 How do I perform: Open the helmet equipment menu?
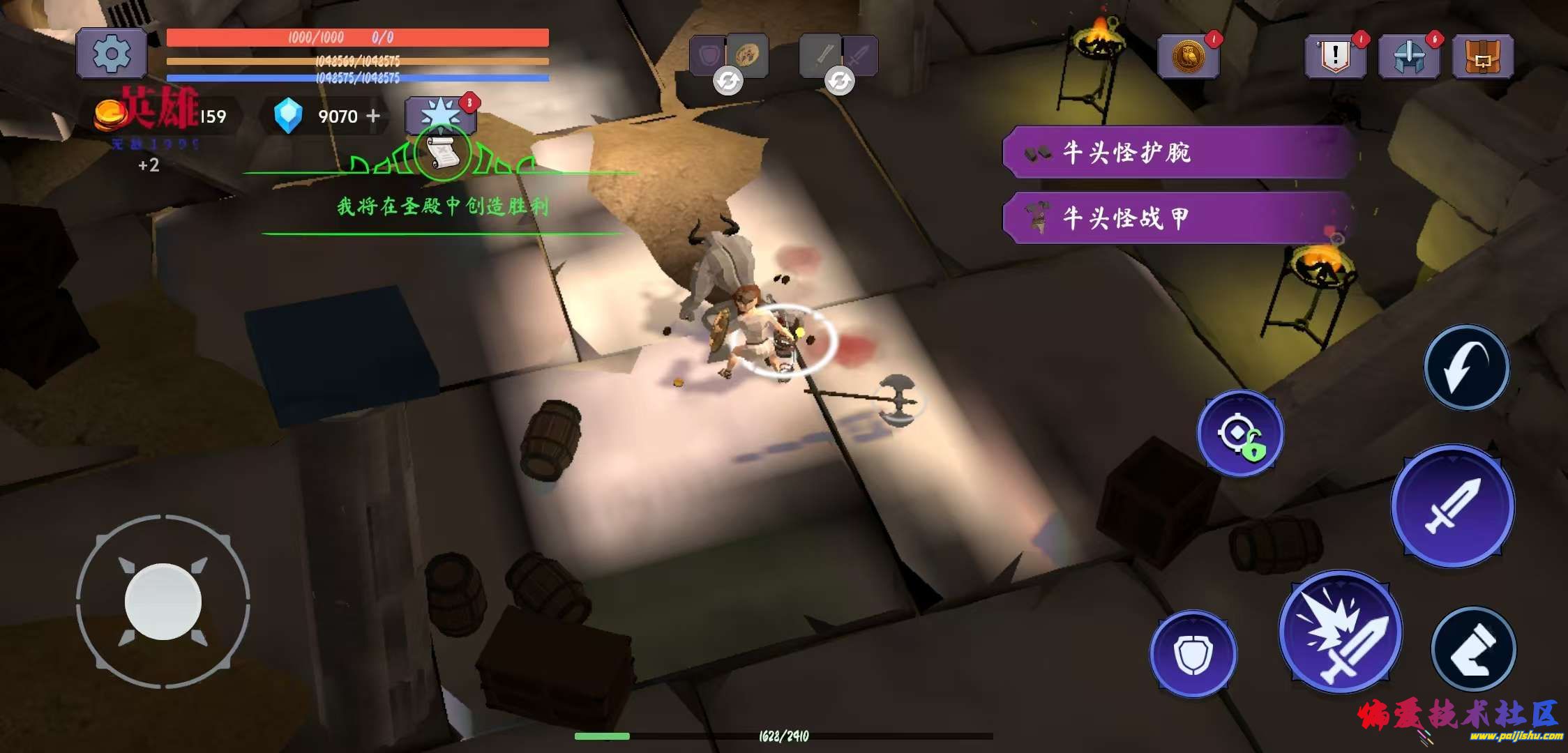click(x=1408, y=56)
